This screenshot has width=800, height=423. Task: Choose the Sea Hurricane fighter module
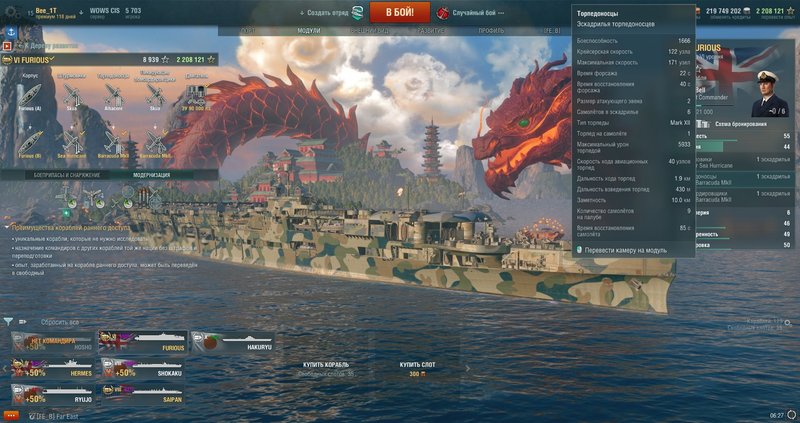click(71, 144)
